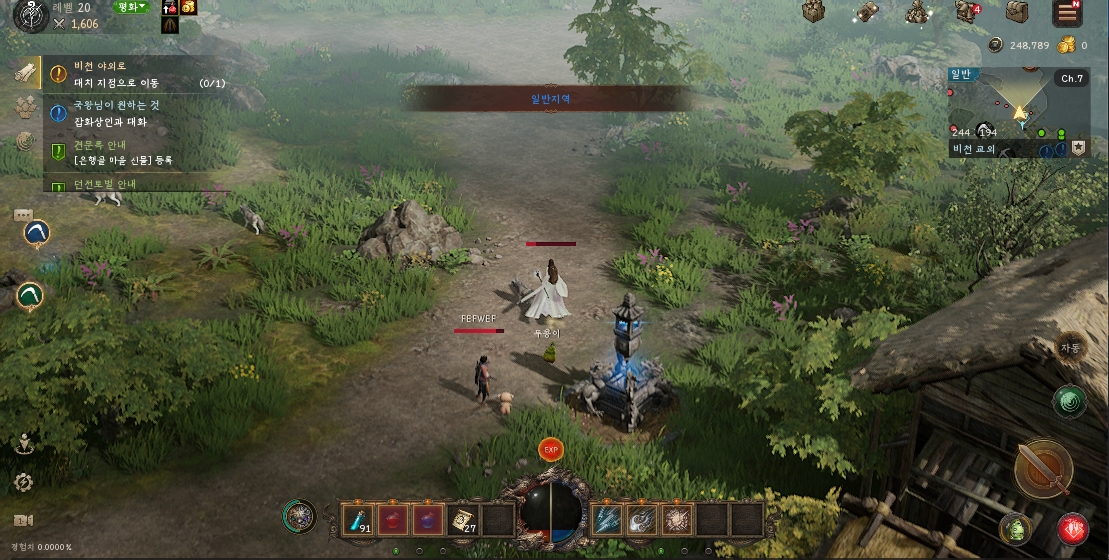Viewport: 1109px width, 560px height.
Task: Open the hamburger main menu
Action: (1068, 12)
